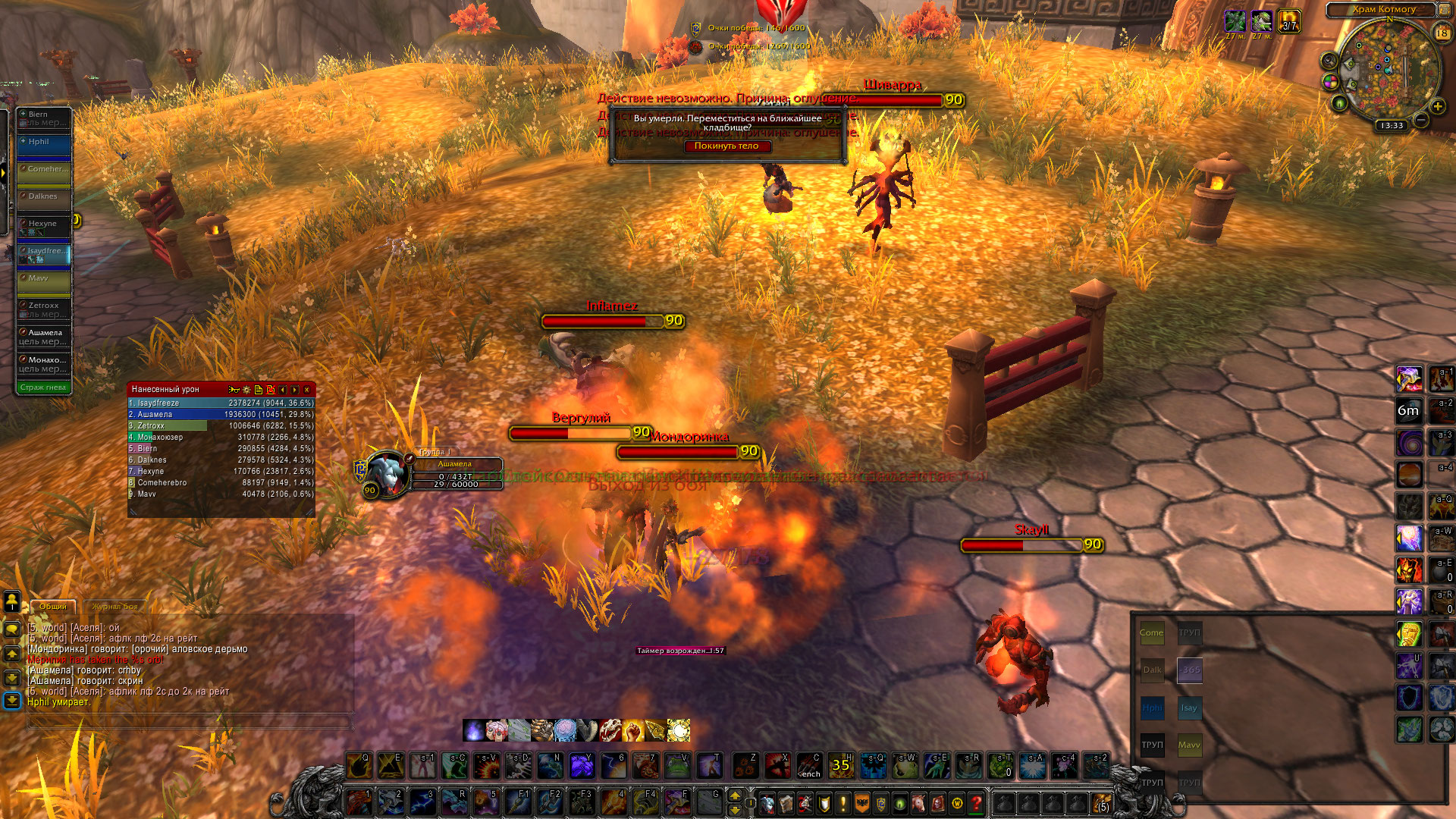Viewport: 1456px width, 819px height.
Task: Open the "Общий" chat tab
Action: click(x=53, y=607)
